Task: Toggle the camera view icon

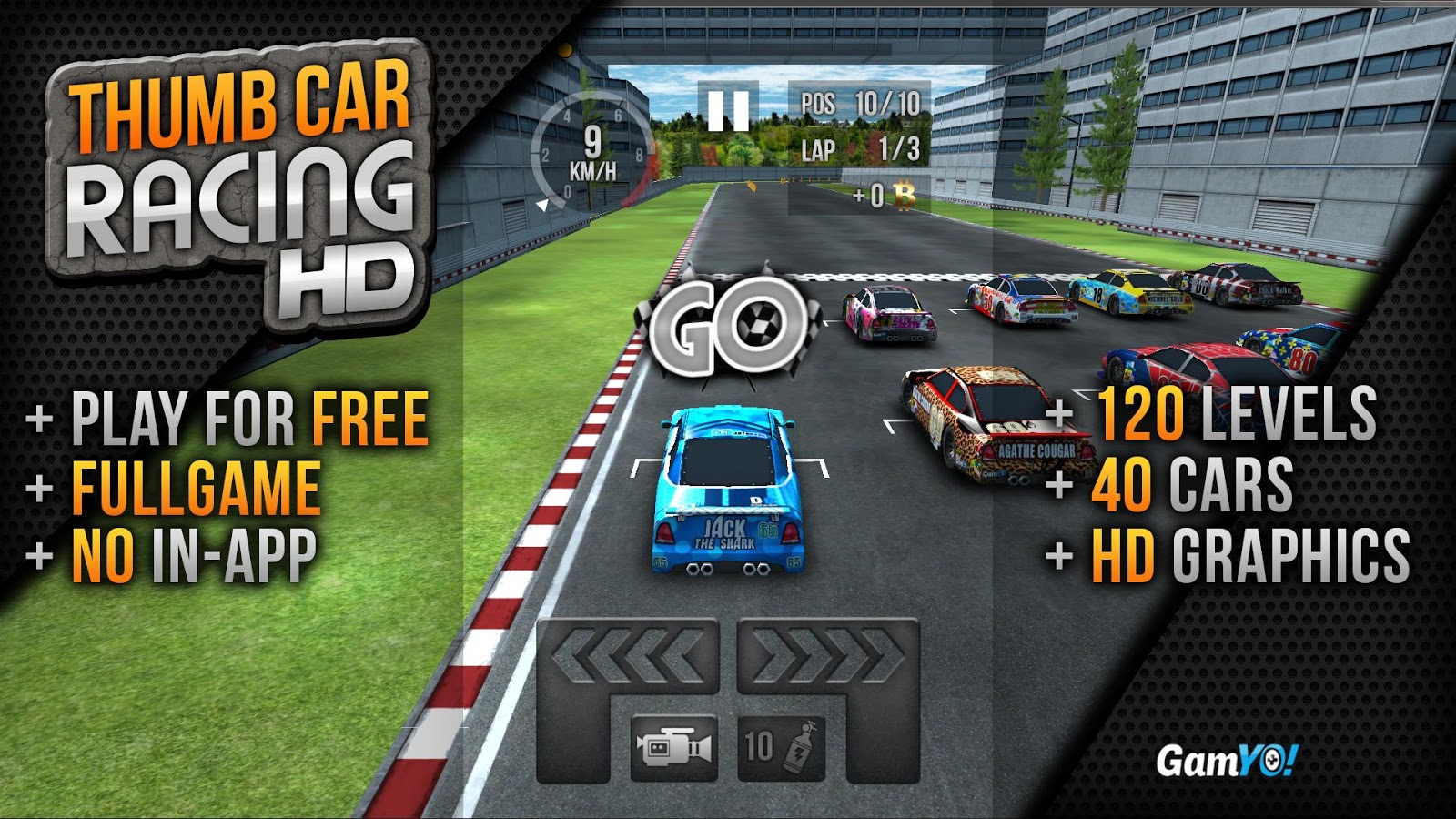Action: [x=674, y=748]
